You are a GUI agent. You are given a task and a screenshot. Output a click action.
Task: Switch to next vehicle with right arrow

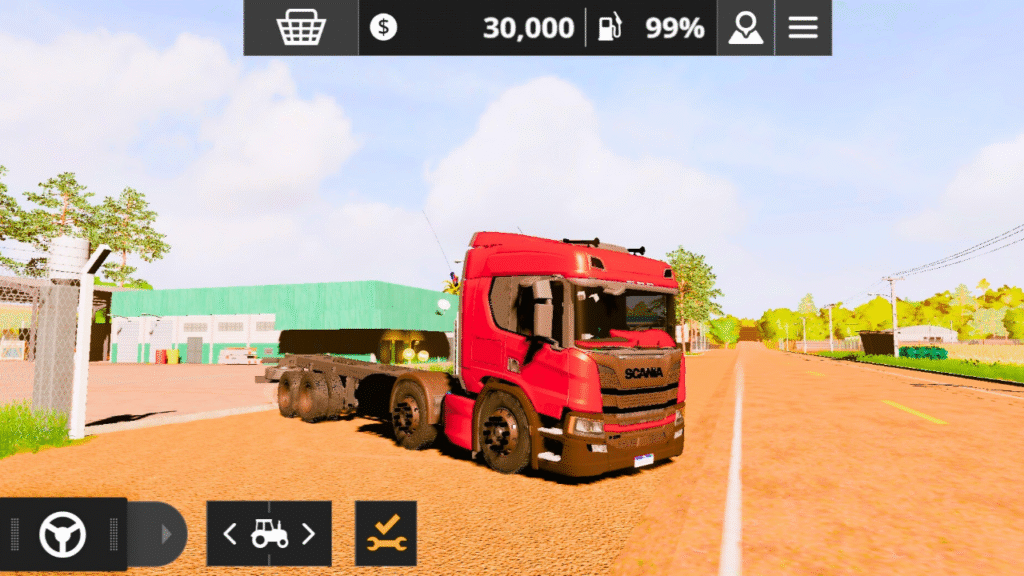[308, 534]
